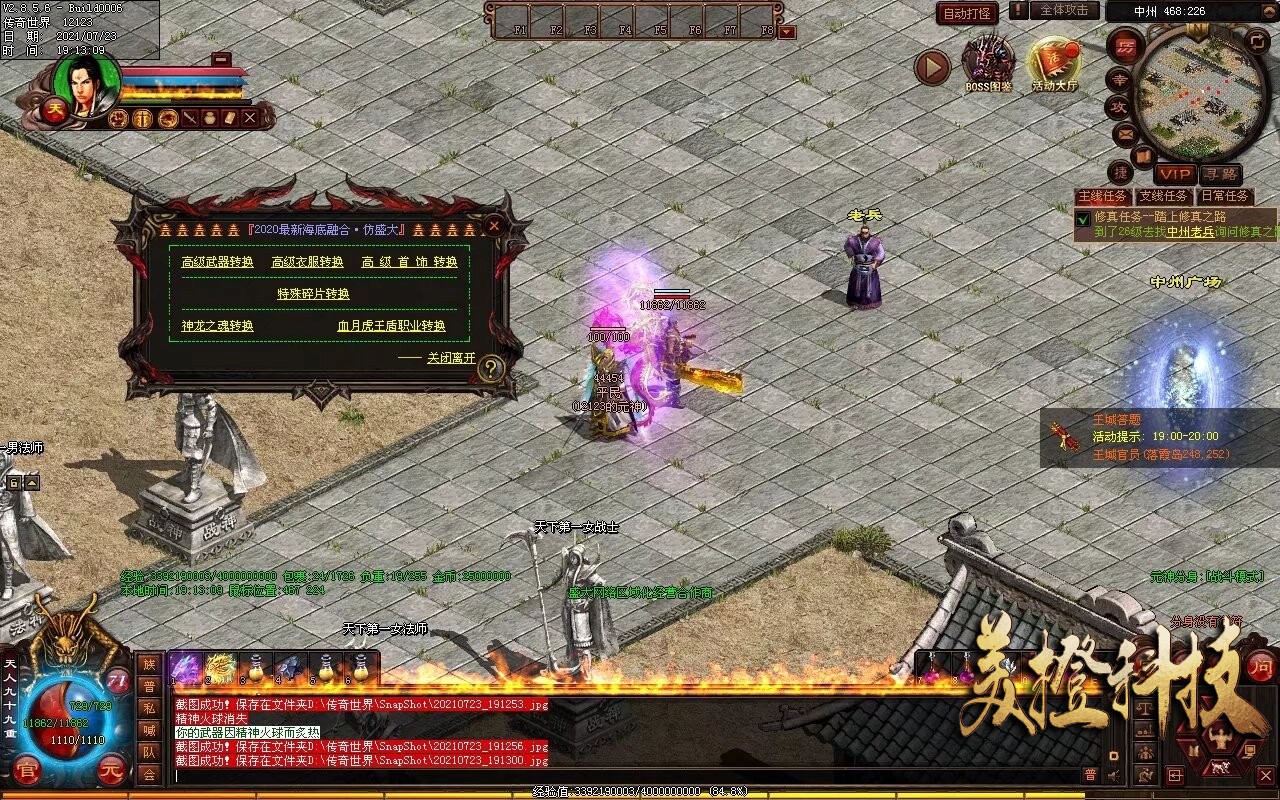Open the 普 chat channel selector
The height and width of the screenshot is (800, 1280).
(x=1090, y=774)
